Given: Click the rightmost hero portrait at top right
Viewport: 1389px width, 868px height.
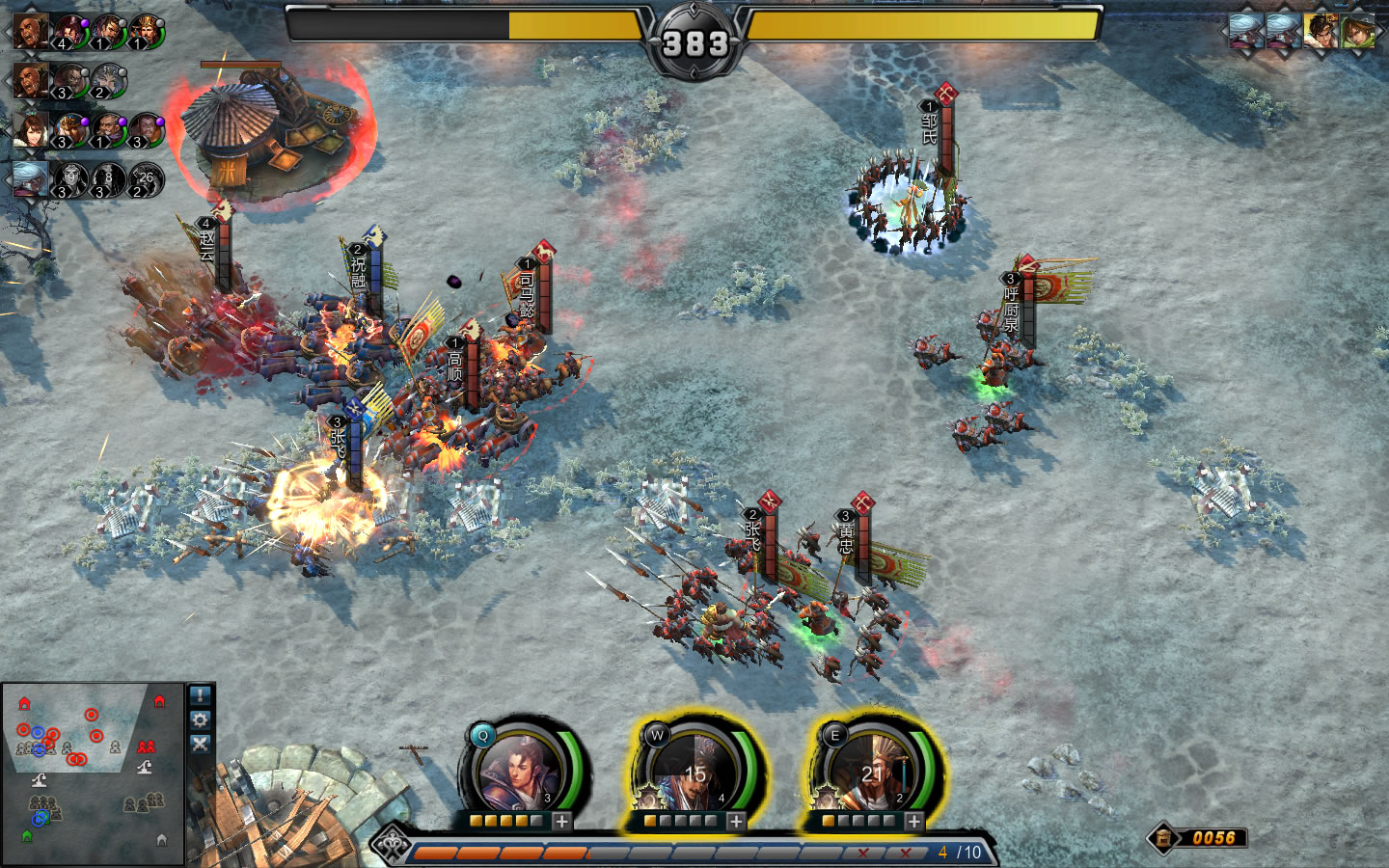Looking at the screenshot, I should click(1357, 31).
